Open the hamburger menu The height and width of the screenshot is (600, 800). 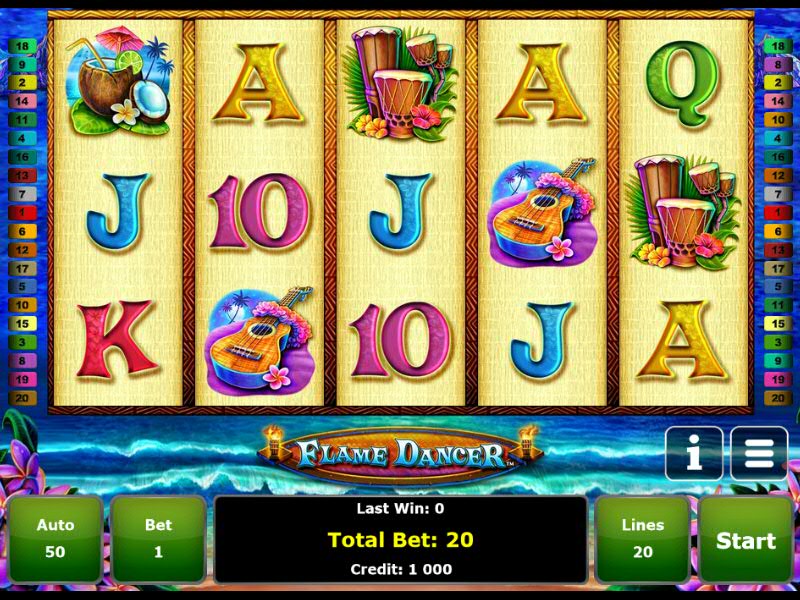pyautogui.click(x=759, y=454)
